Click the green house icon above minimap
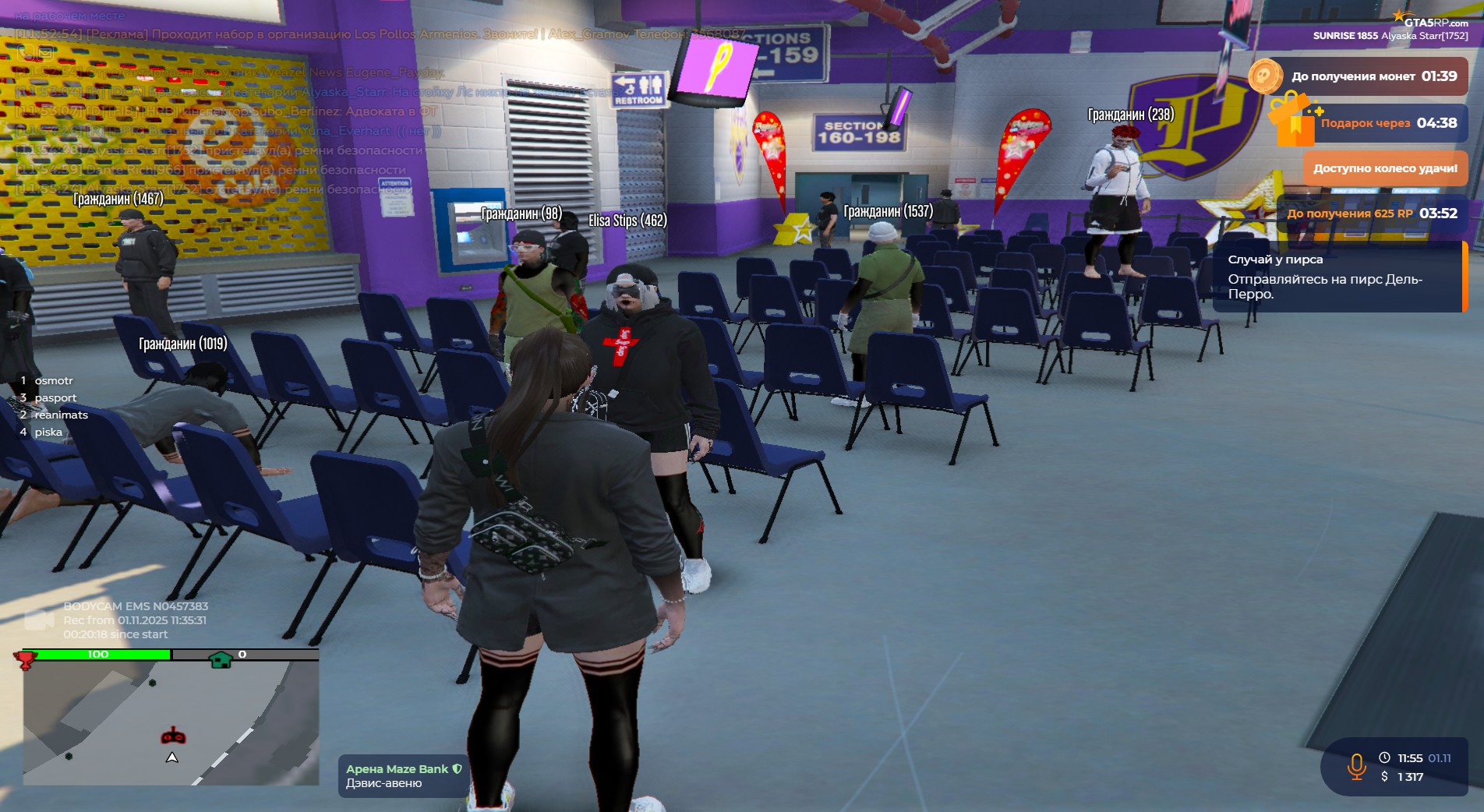Image resolution: width=1484 pixels, height=812 pixels. [221, 660]
